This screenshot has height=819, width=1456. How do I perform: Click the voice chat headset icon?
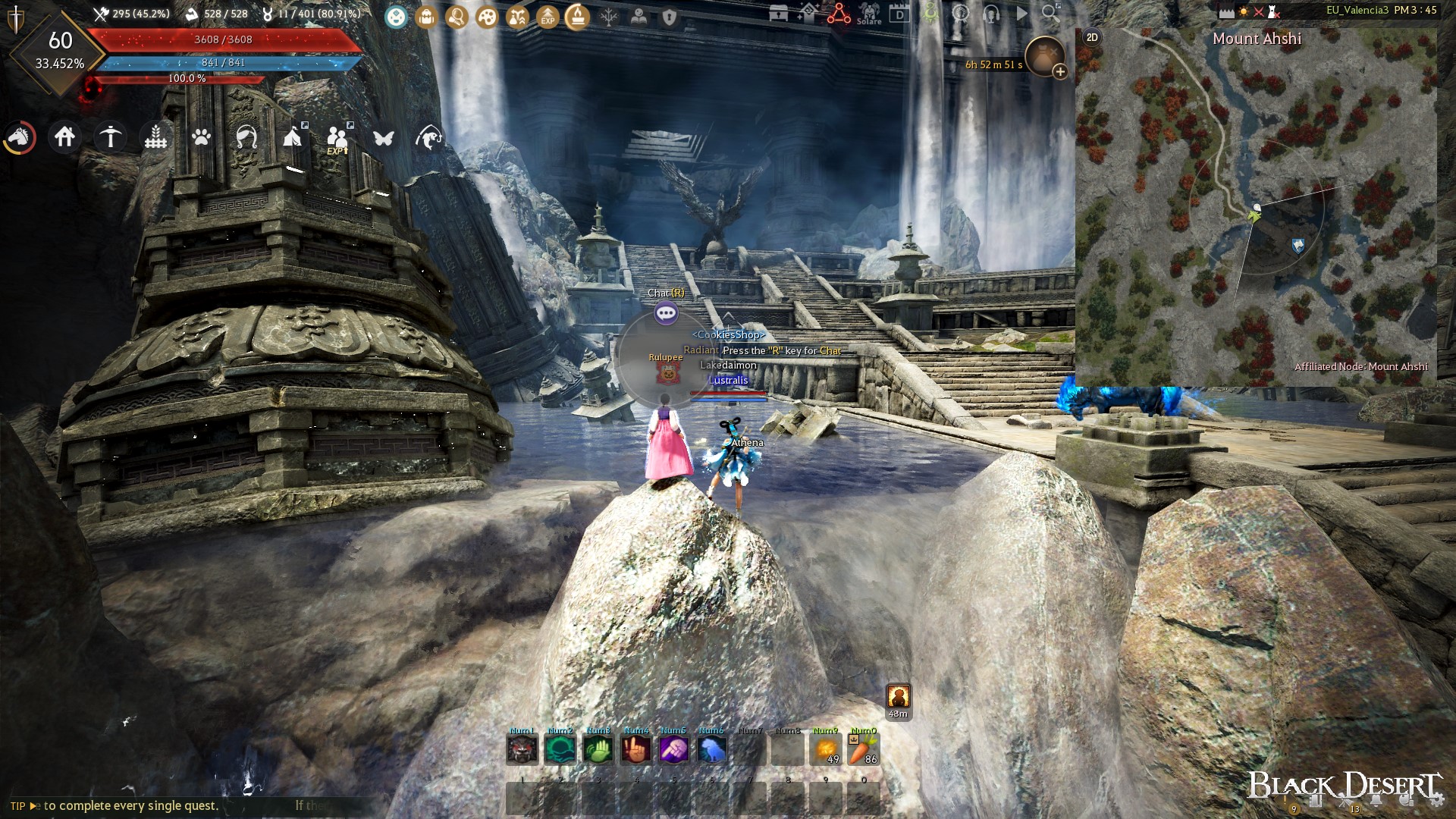coord(991,14)
